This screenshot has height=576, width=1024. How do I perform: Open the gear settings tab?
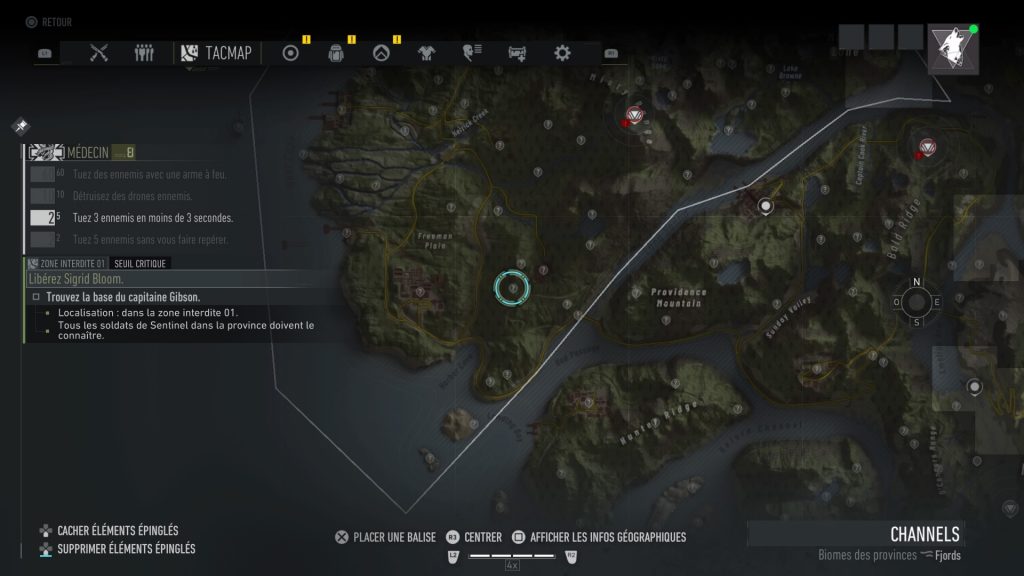point(562,53)
